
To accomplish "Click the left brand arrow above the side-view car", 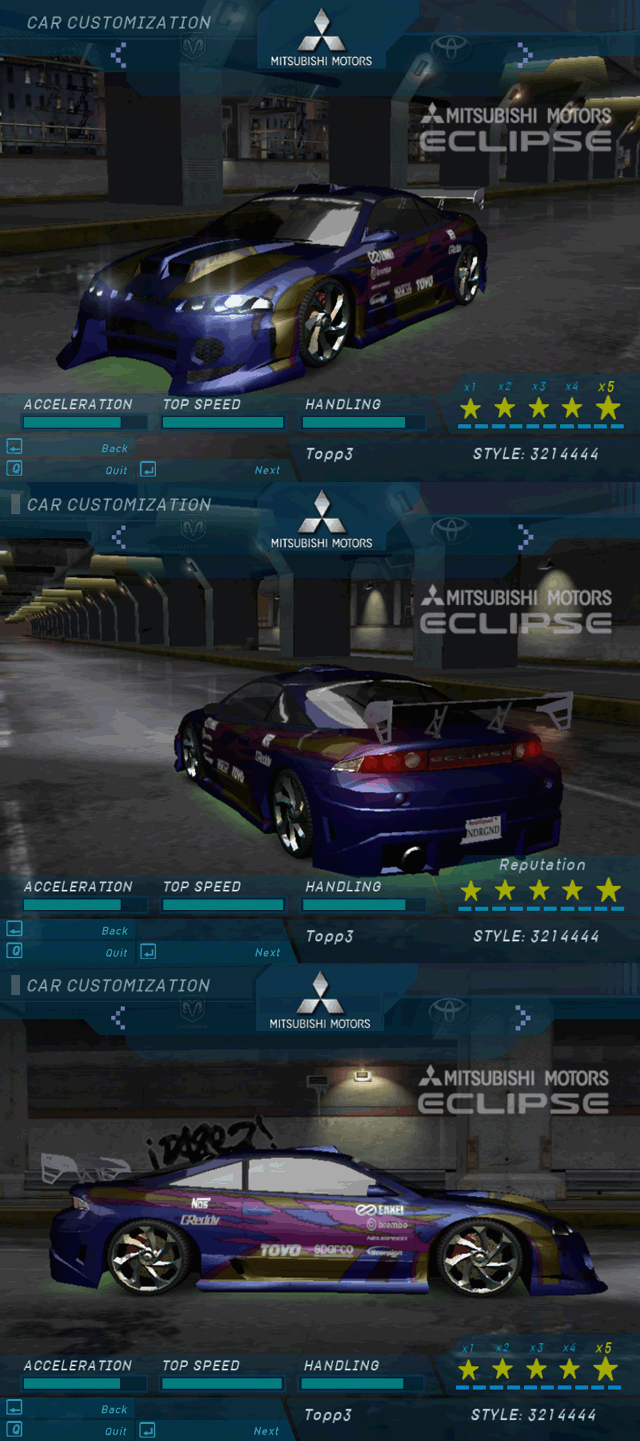I will [119, 1017].
